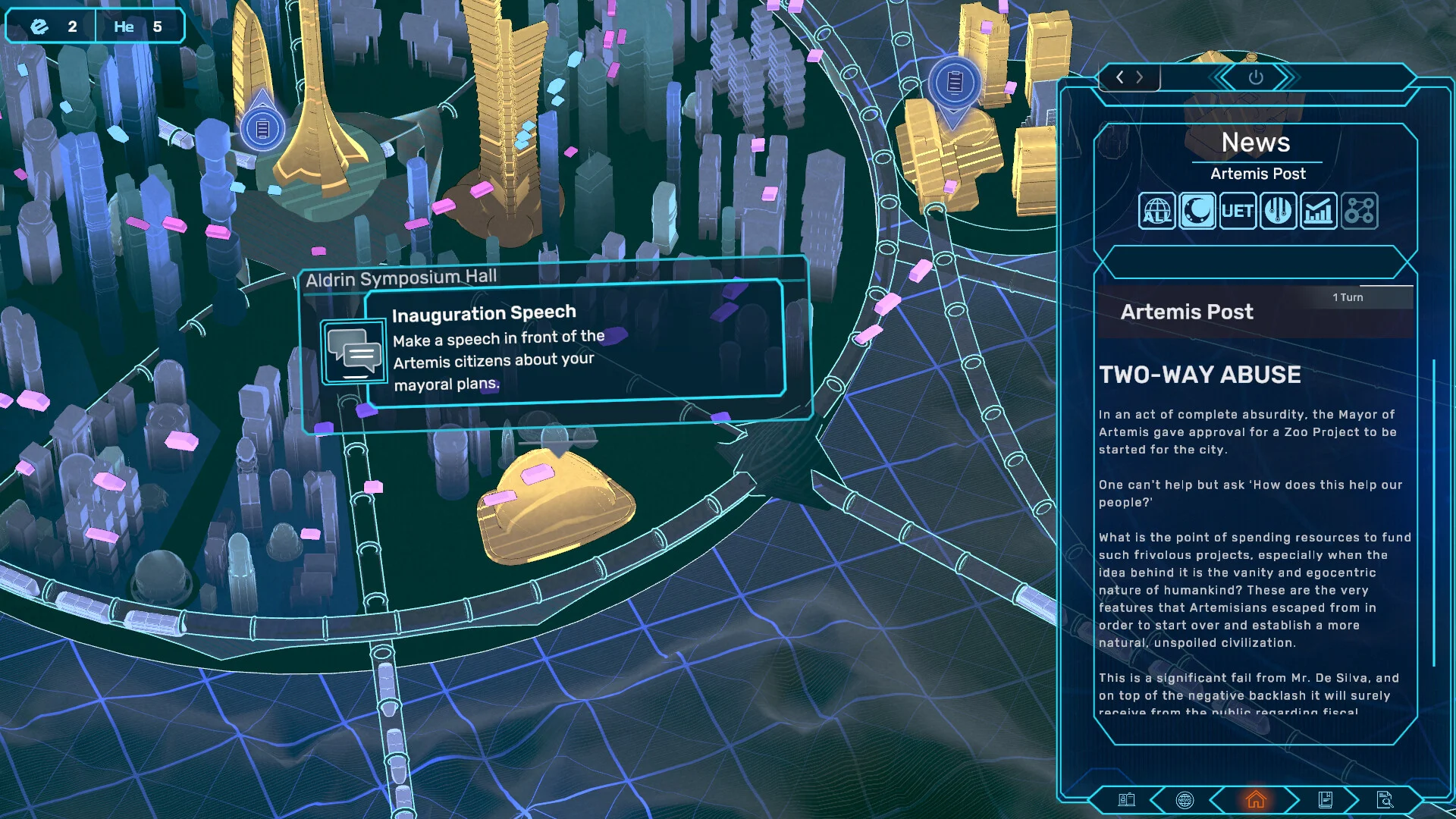Image resolution: width=1456 pixels, height=819 pixels.
Task: Select the circular circuit-lines news filter
Action: pyautogui.click(x=1278, y=212)
